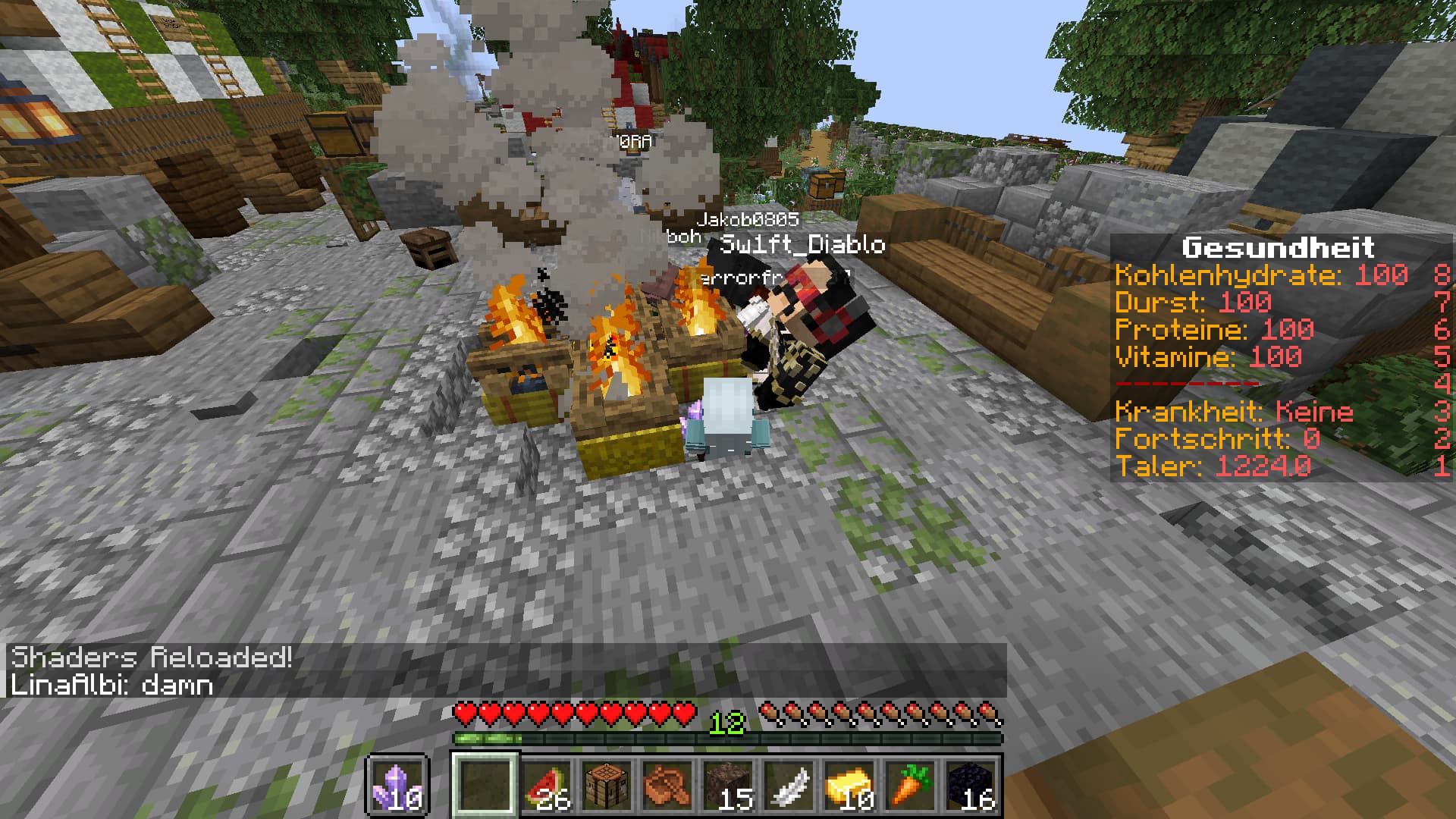Pick the obsidian block stack

(x=971, y=786)
